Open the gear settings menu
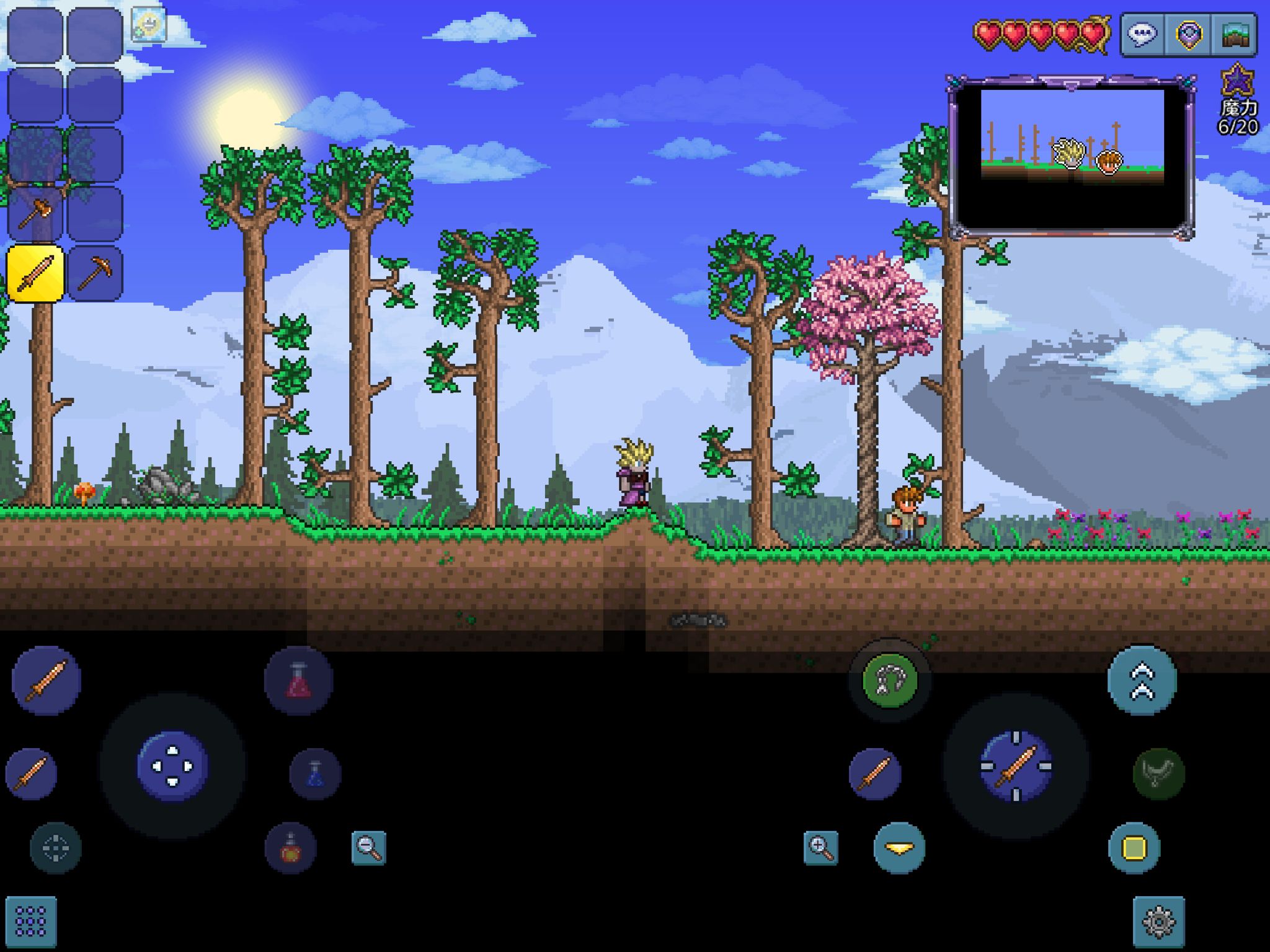The width and height of the screenshot is (1270, 952). [x=1159, y=922]
